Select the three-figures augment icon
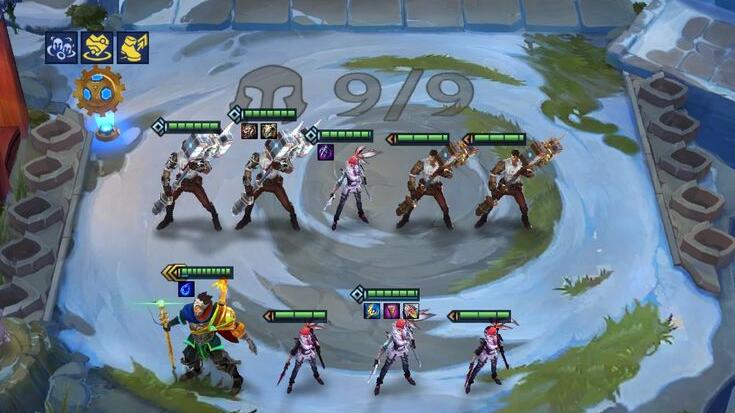The image size is (735, 413). click(x=62, y=47)
